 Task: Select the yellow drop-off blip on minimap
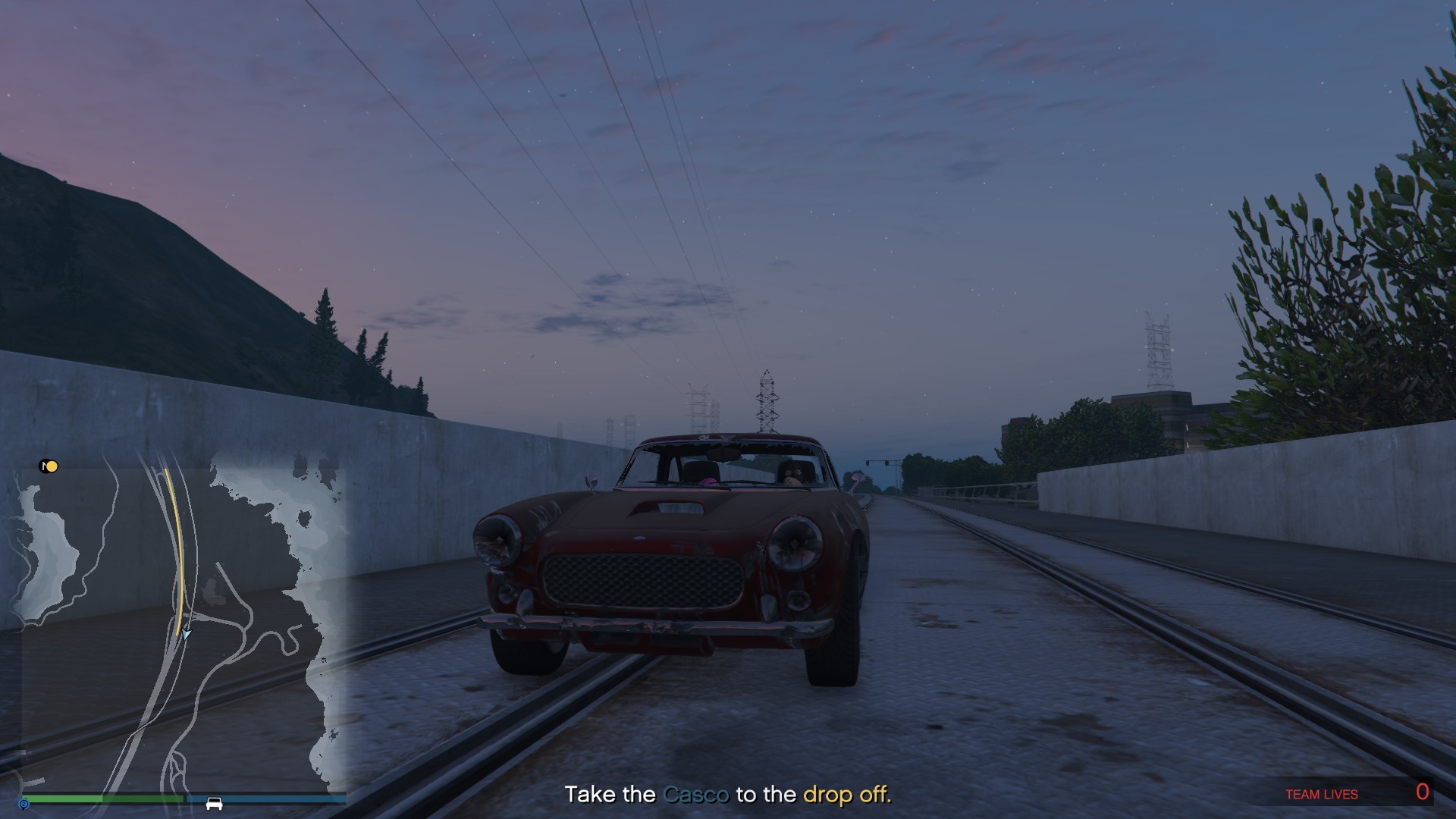point(52,466)
